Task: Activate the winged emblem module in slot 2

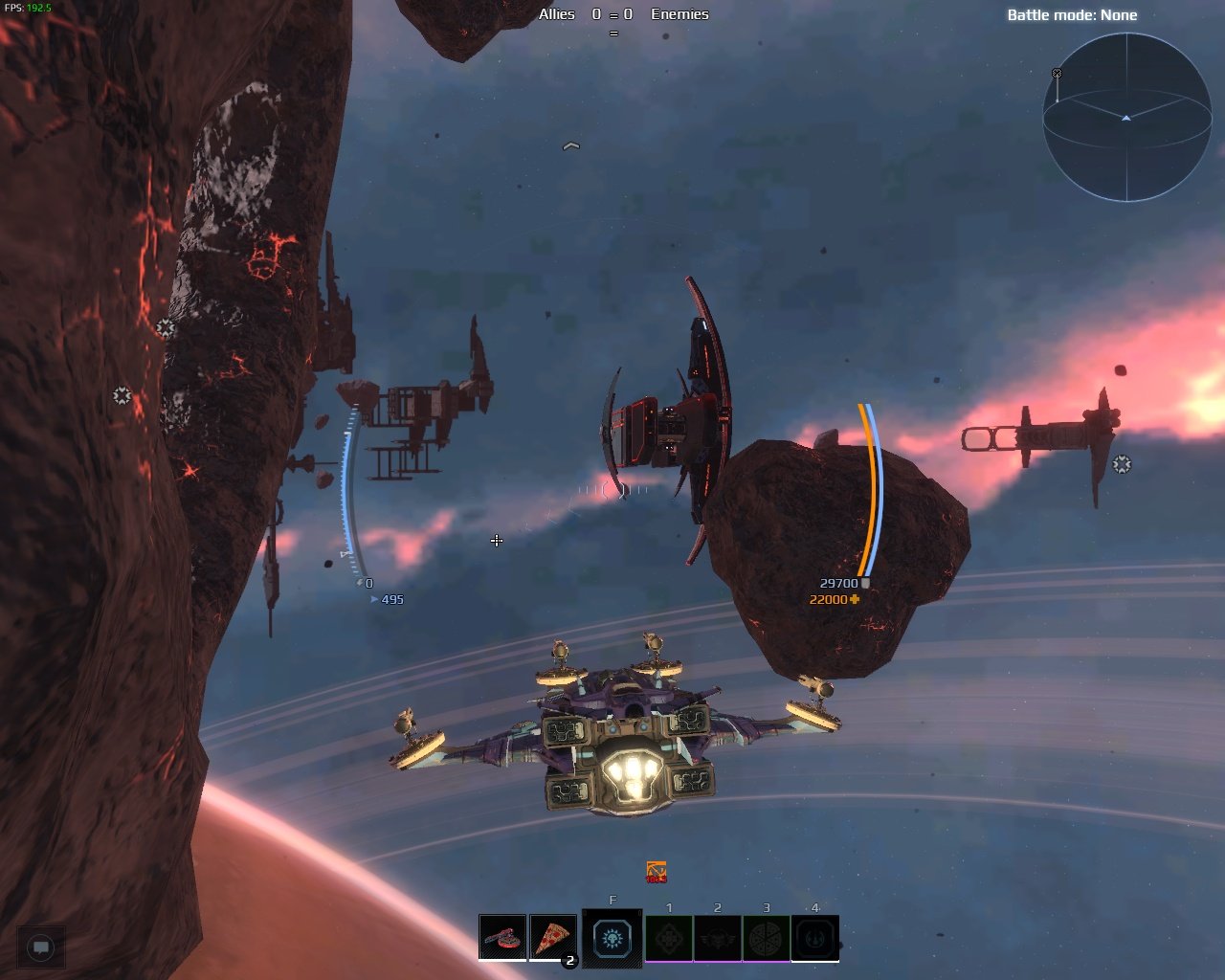Action: (718, 938)
